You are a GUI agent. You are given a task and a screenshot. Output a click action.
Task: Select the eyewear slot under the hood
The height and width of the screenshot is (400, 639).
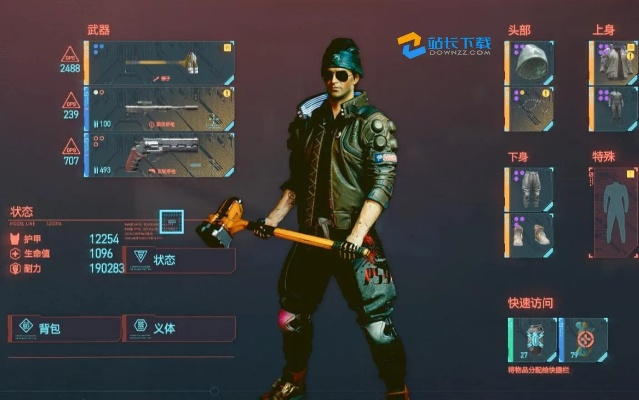pos(529,108)
